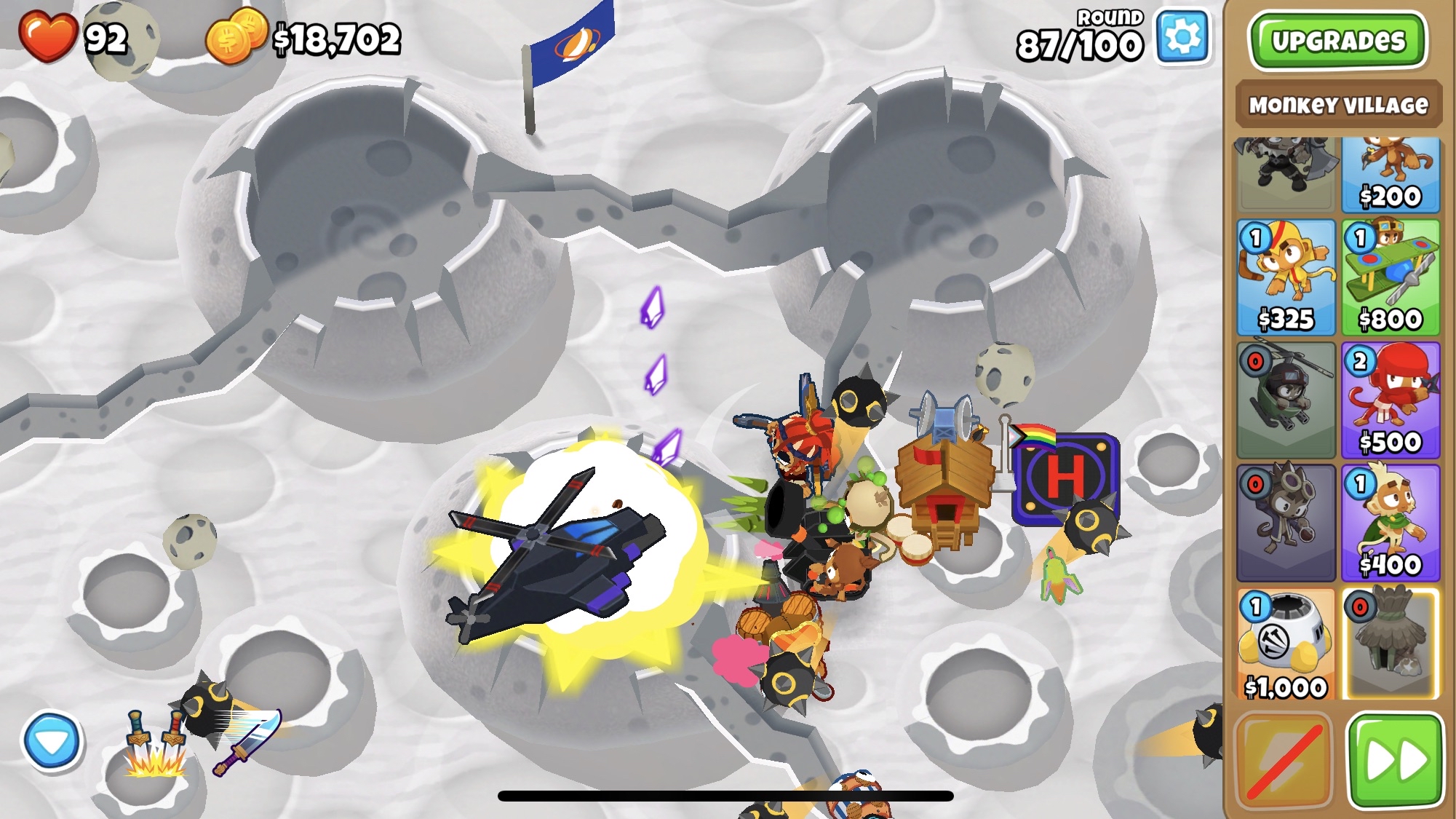The image size is (1456, 819).
Task: Open the Upgrades panel
Action: pyautogui.click(x=1337, y=41)
